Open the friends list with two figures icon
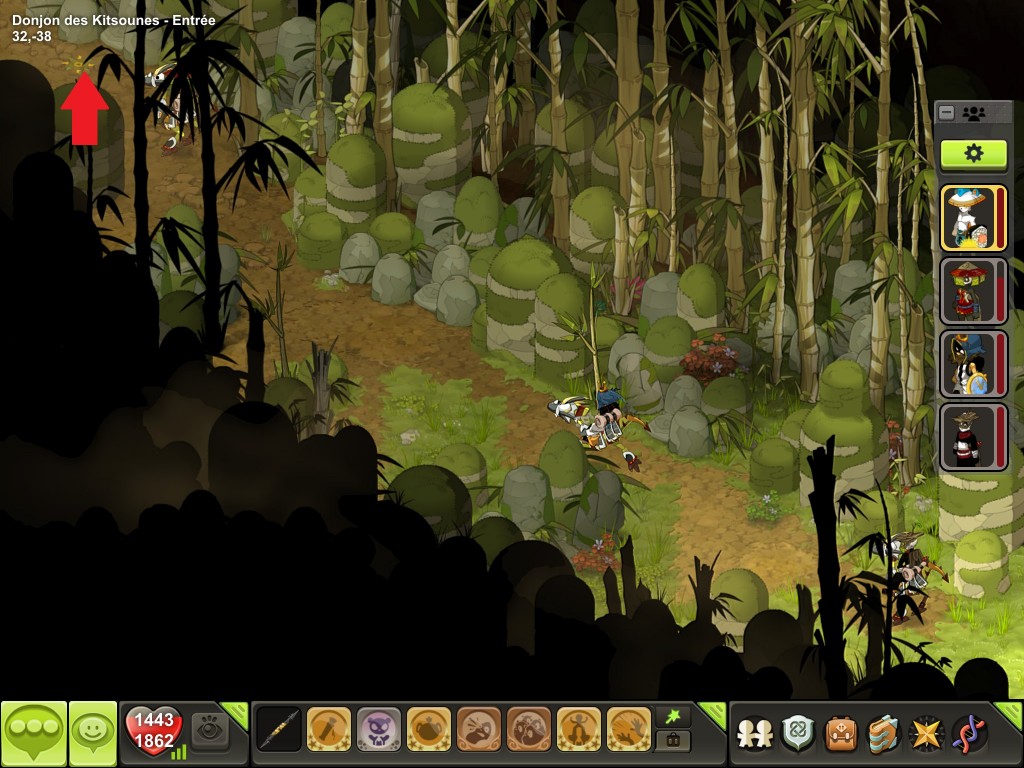The width and height of the screenshot is (1024, 768). click(755, 733)
